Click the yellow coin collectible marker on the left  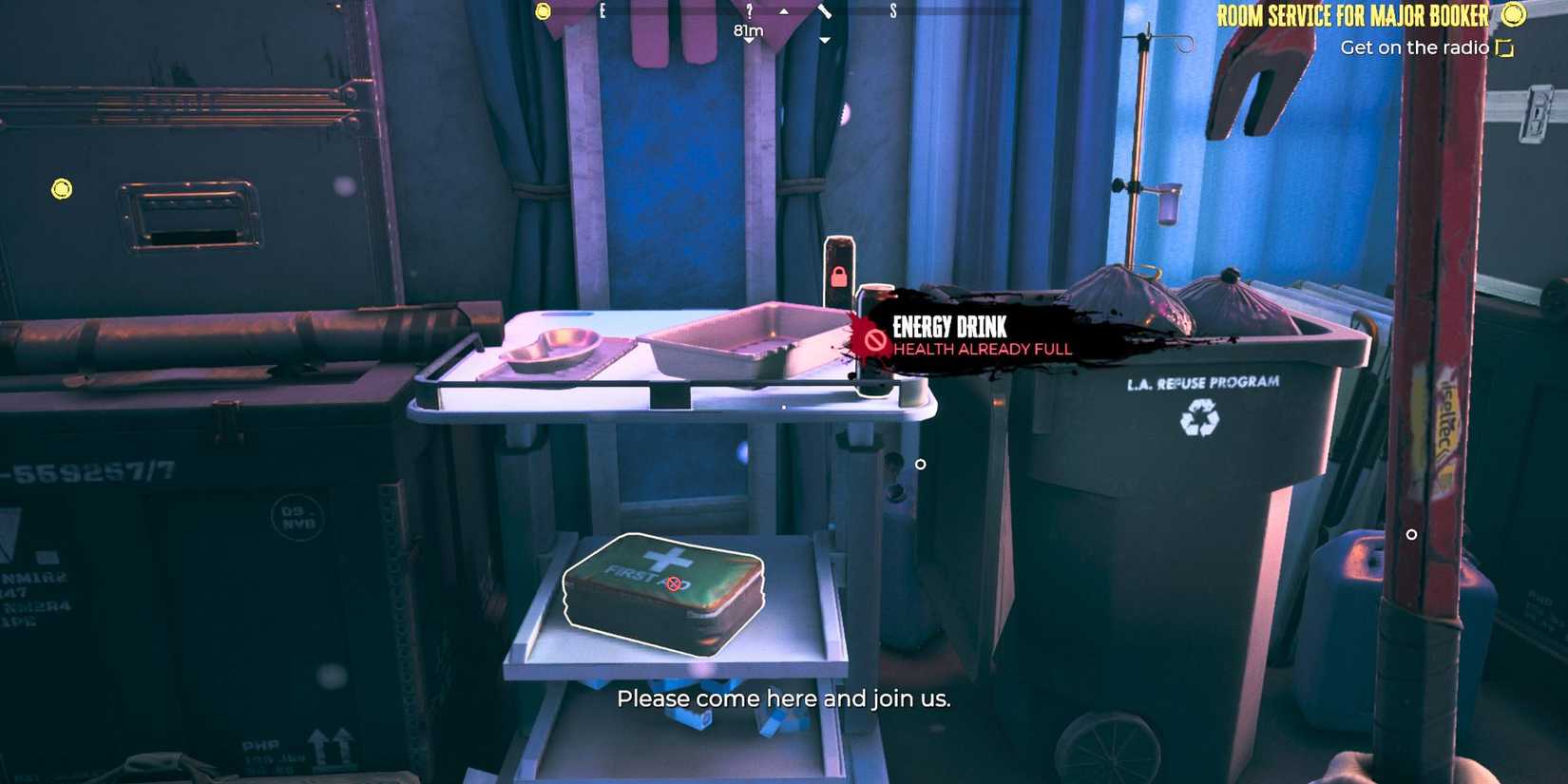[x=62, y=188]
